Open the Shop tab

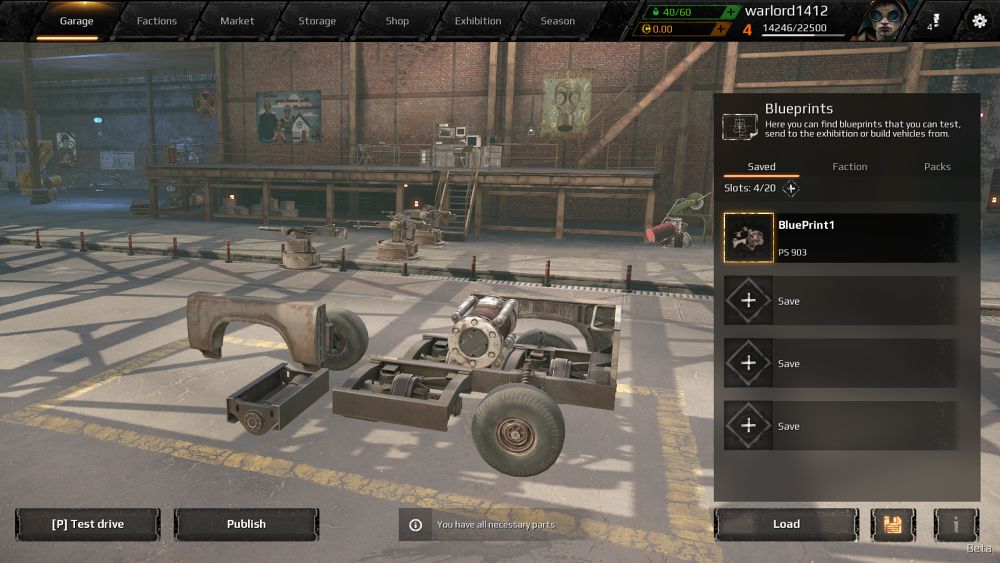[397, 21]
